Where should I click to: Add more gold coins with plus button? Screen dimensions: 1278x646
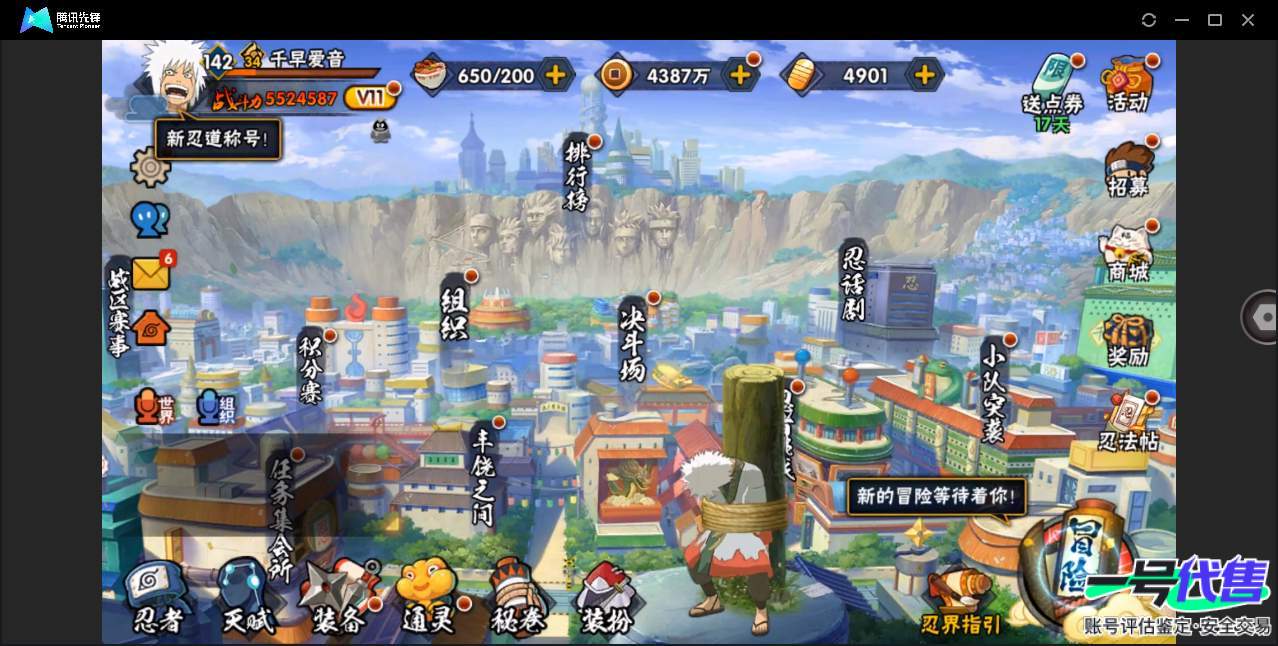(x=740, y=74)
